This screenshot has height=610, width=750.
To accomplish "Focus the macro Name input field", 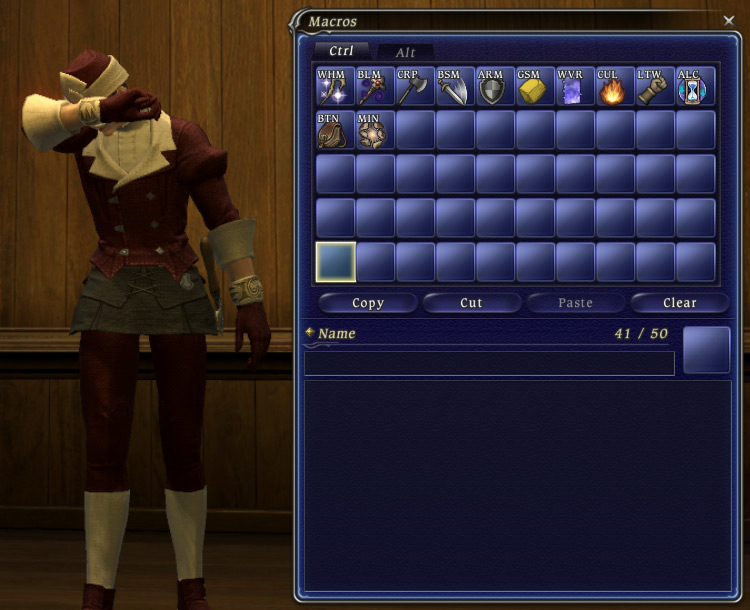I will pos(489,363).
